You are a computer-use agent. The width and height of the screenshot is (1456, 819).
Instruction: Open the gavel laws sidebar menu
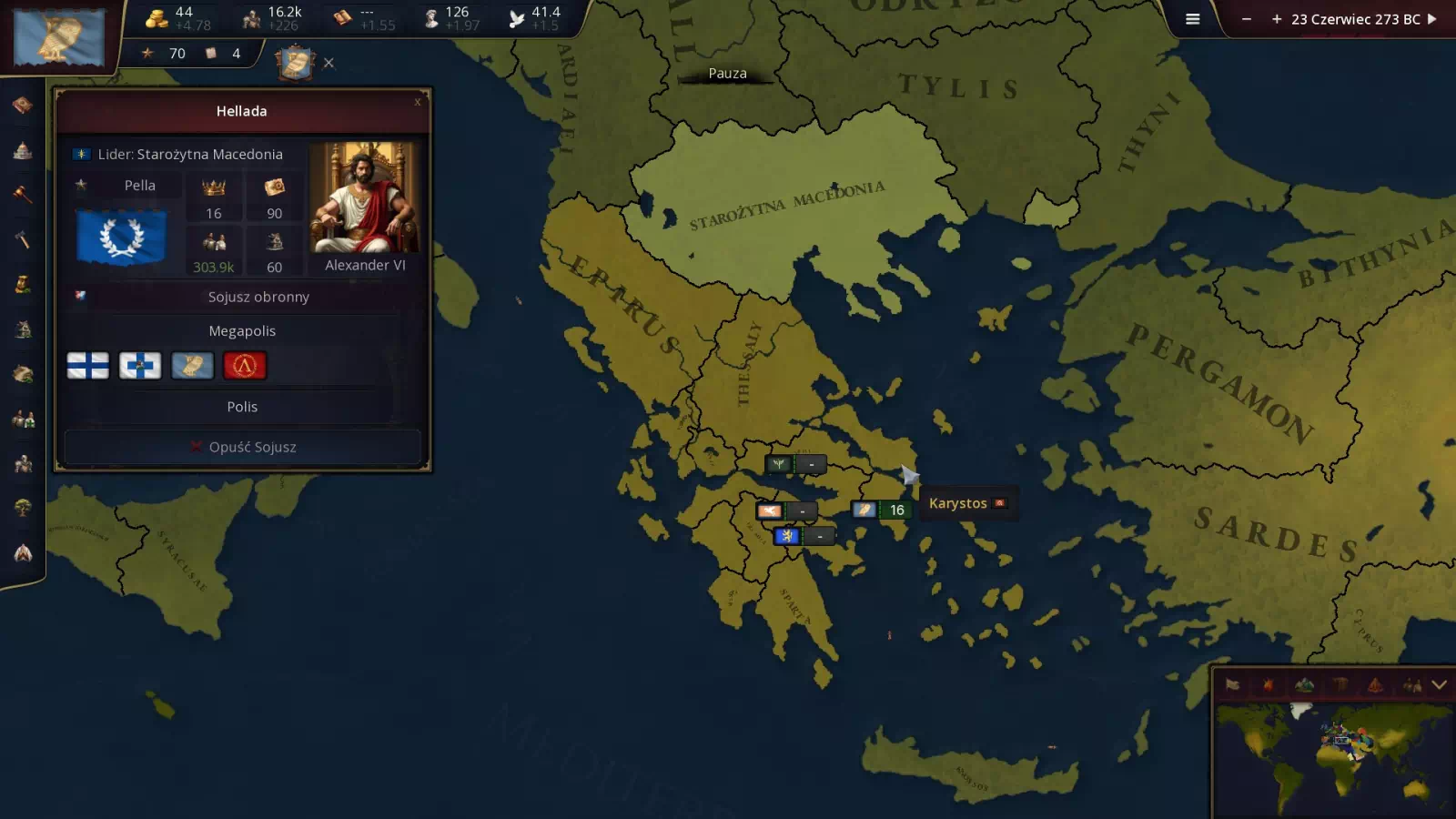23,195
